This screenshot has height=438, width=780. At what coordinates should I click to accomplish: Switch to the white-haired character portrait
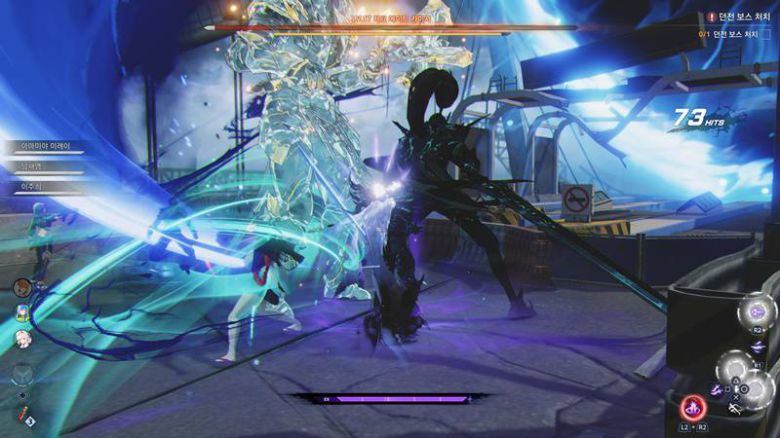[x=21, y=337]
